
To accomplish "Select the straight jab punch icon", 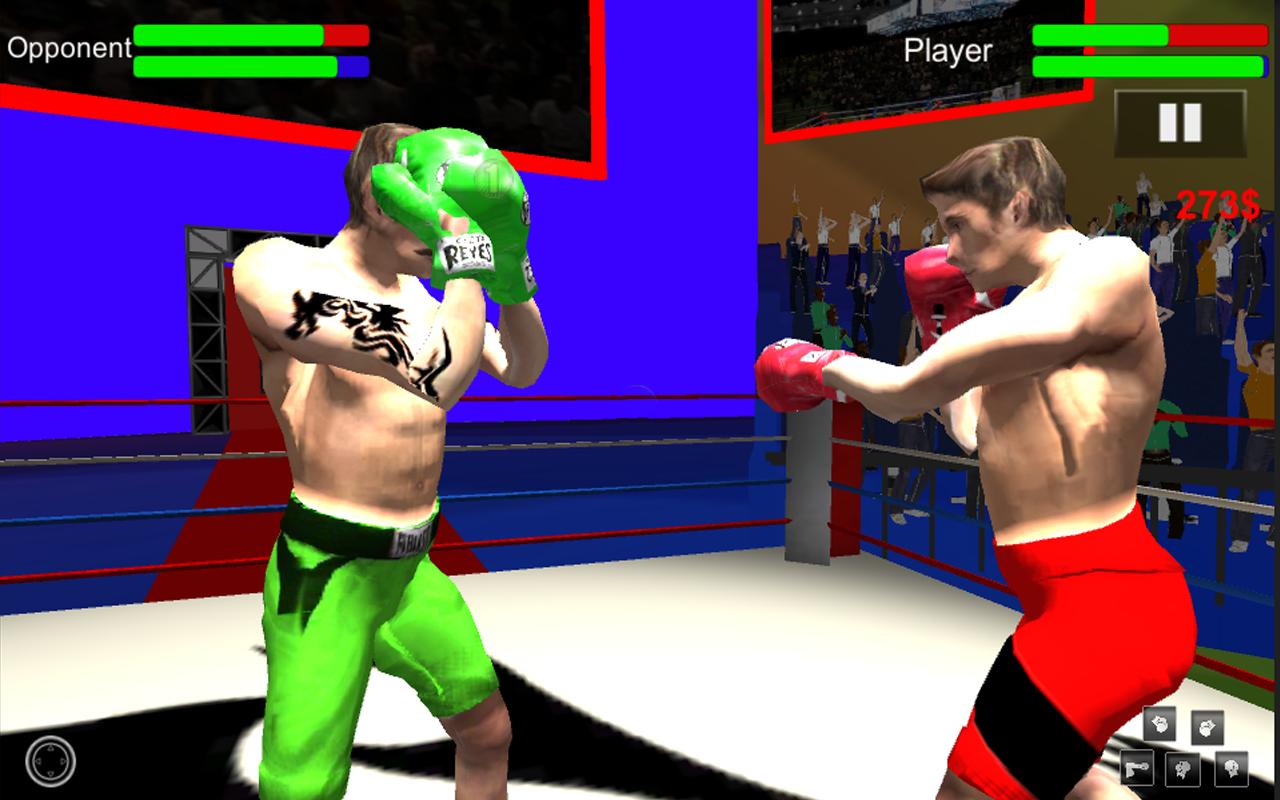I will (1138, 768).
